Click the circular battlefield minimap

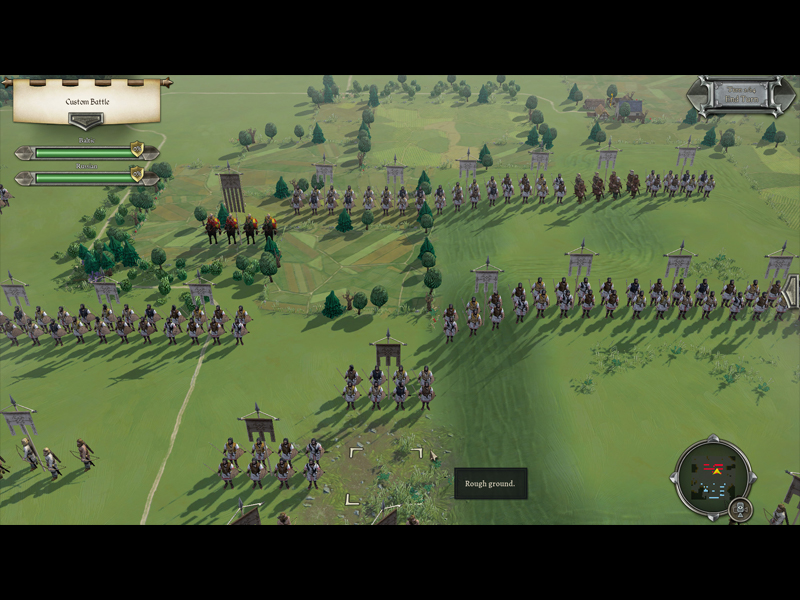(x=713, y=477)
